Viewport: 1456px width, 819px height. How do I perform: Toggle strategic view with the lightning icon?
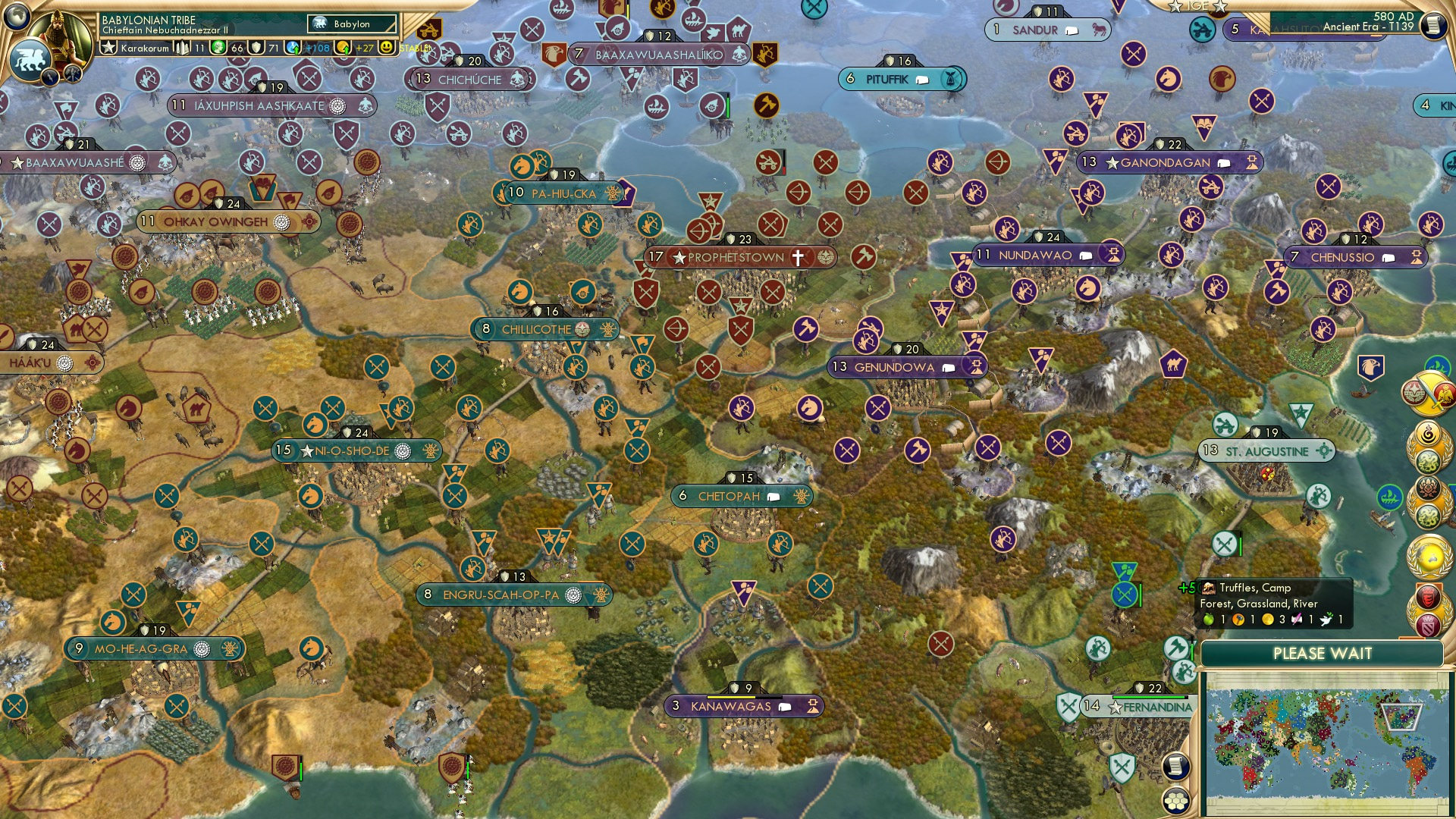(50, 77)
